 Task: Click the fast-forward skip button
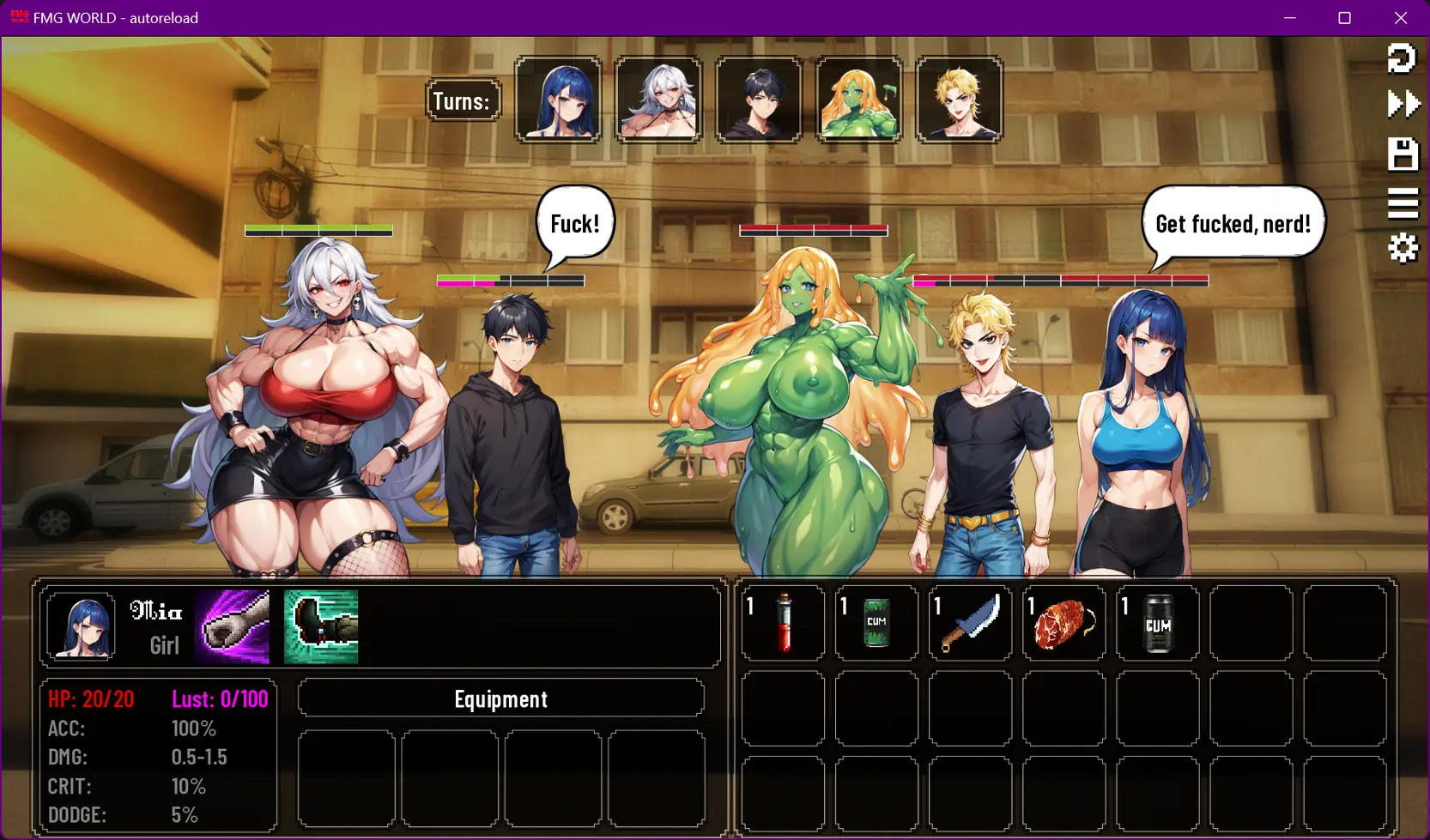pos(1403,104)
